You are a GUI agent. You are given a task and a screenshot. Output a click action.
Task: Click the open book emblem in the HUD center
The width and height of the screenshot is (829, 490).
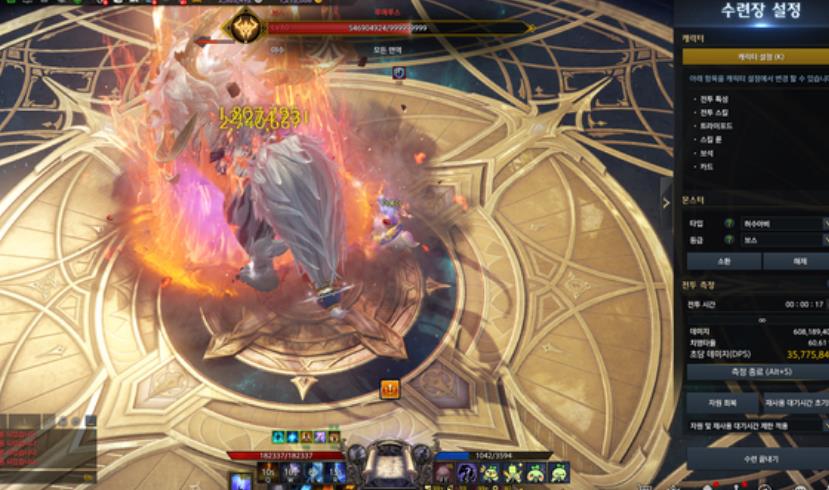pyautogui.click(x=387, y=467)
